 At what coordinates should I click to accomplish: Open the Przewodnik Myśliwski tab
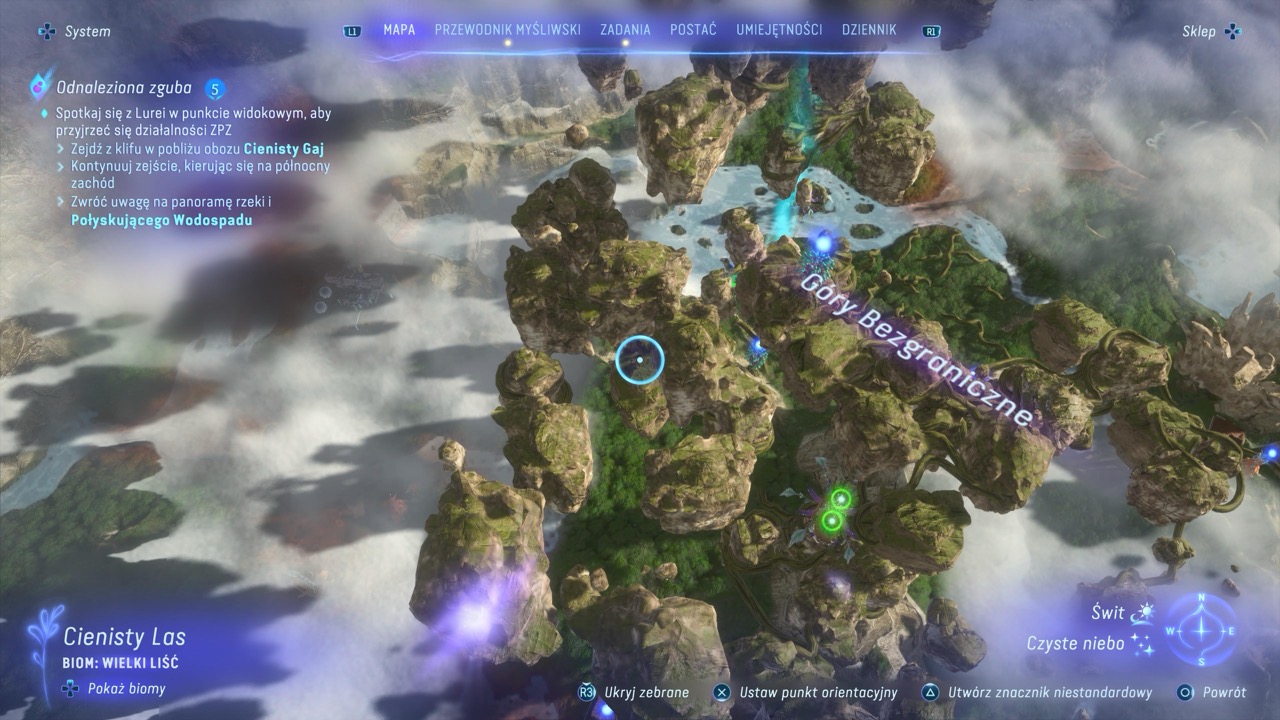pyautogui.click(x=507, y=30)
